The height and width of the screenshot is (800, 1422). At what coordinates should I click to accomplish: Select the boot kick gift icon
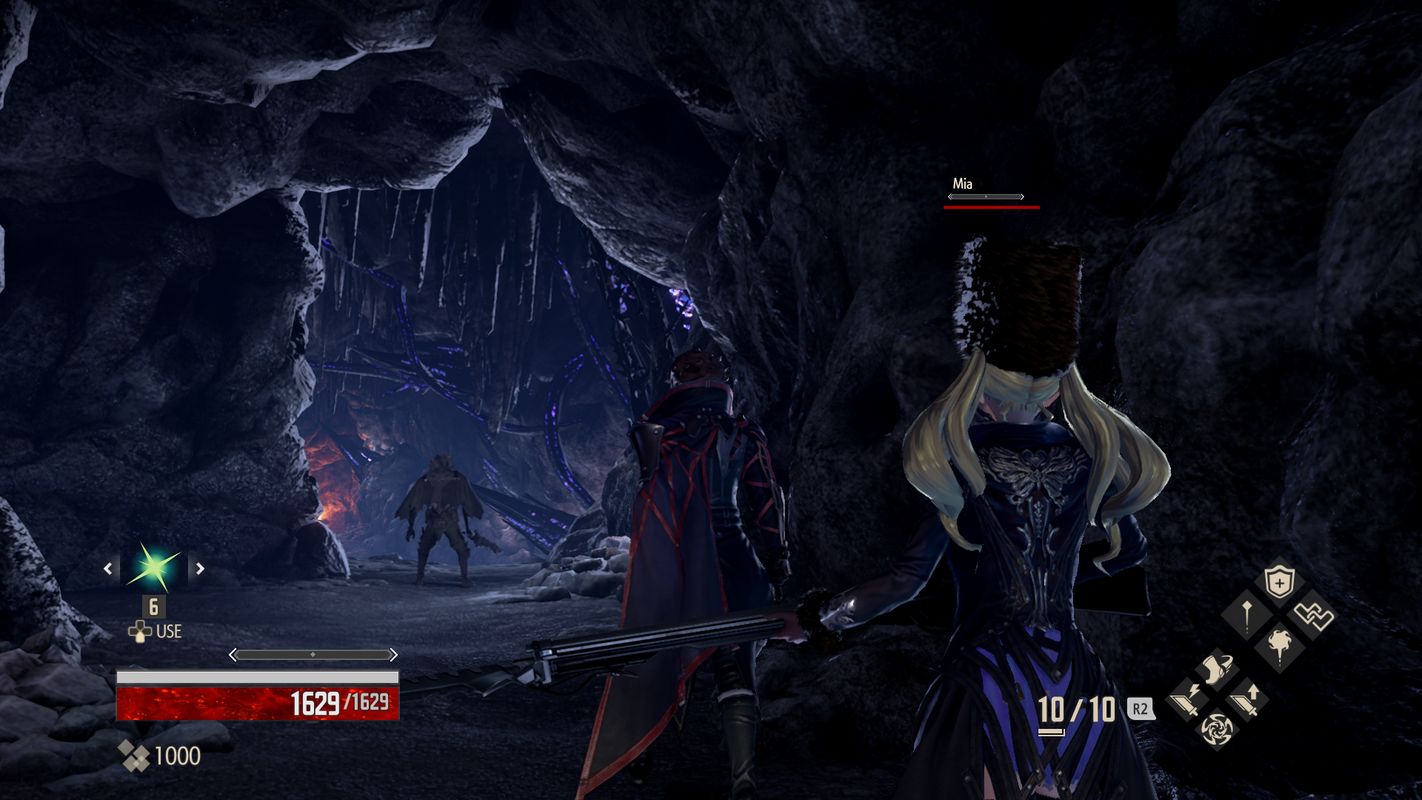click(1214, 669)
